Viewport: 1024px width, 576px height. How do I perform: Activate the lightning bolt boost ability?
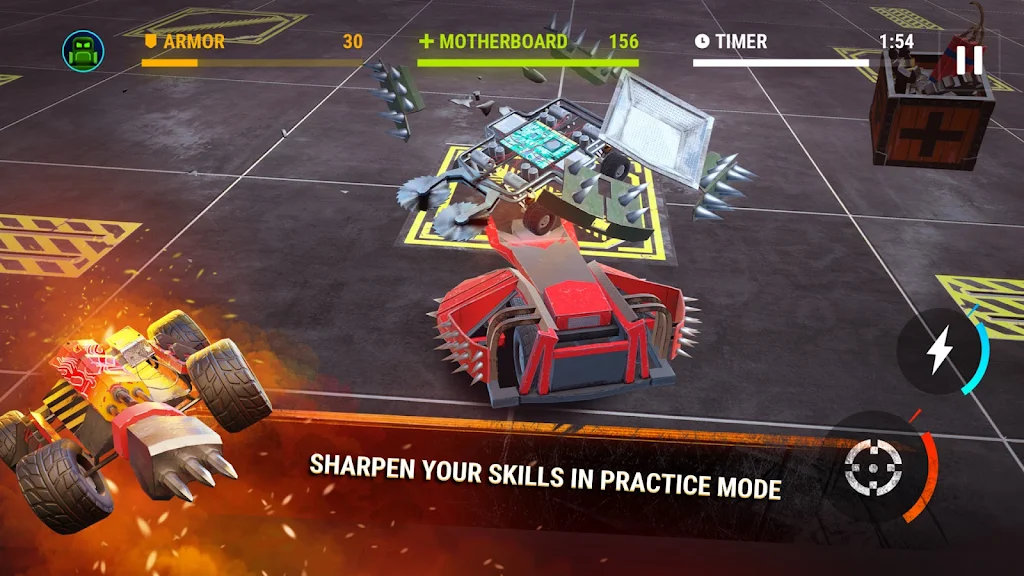[x=939, y=350]
